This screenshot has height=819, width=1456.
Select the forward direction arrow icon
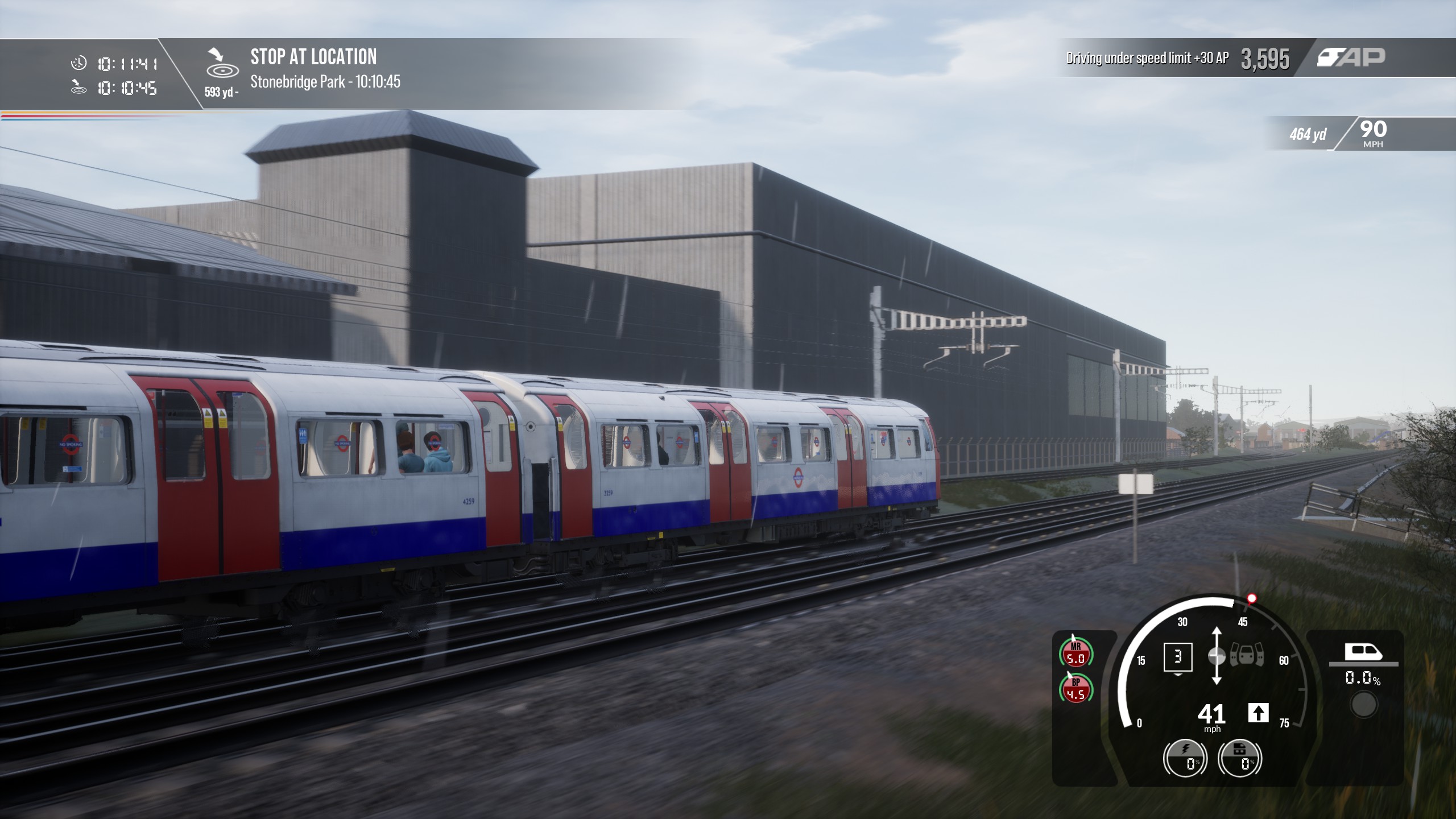coord(1258,713)
